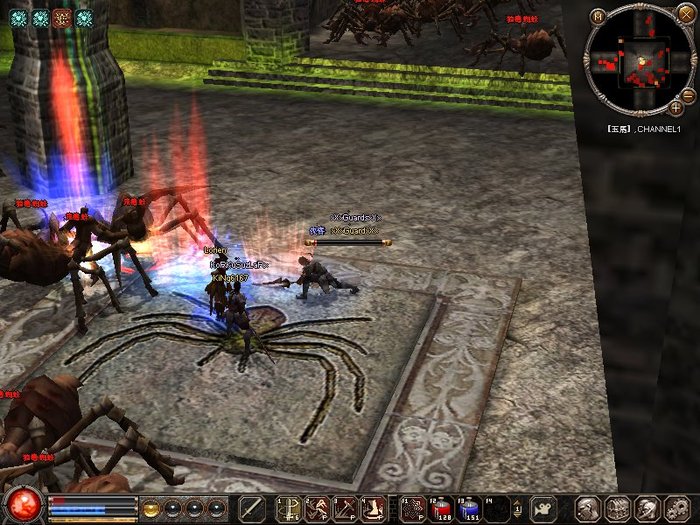Open the full map with the M button
The width and height of the screenshot is (700, 525).
598,16
